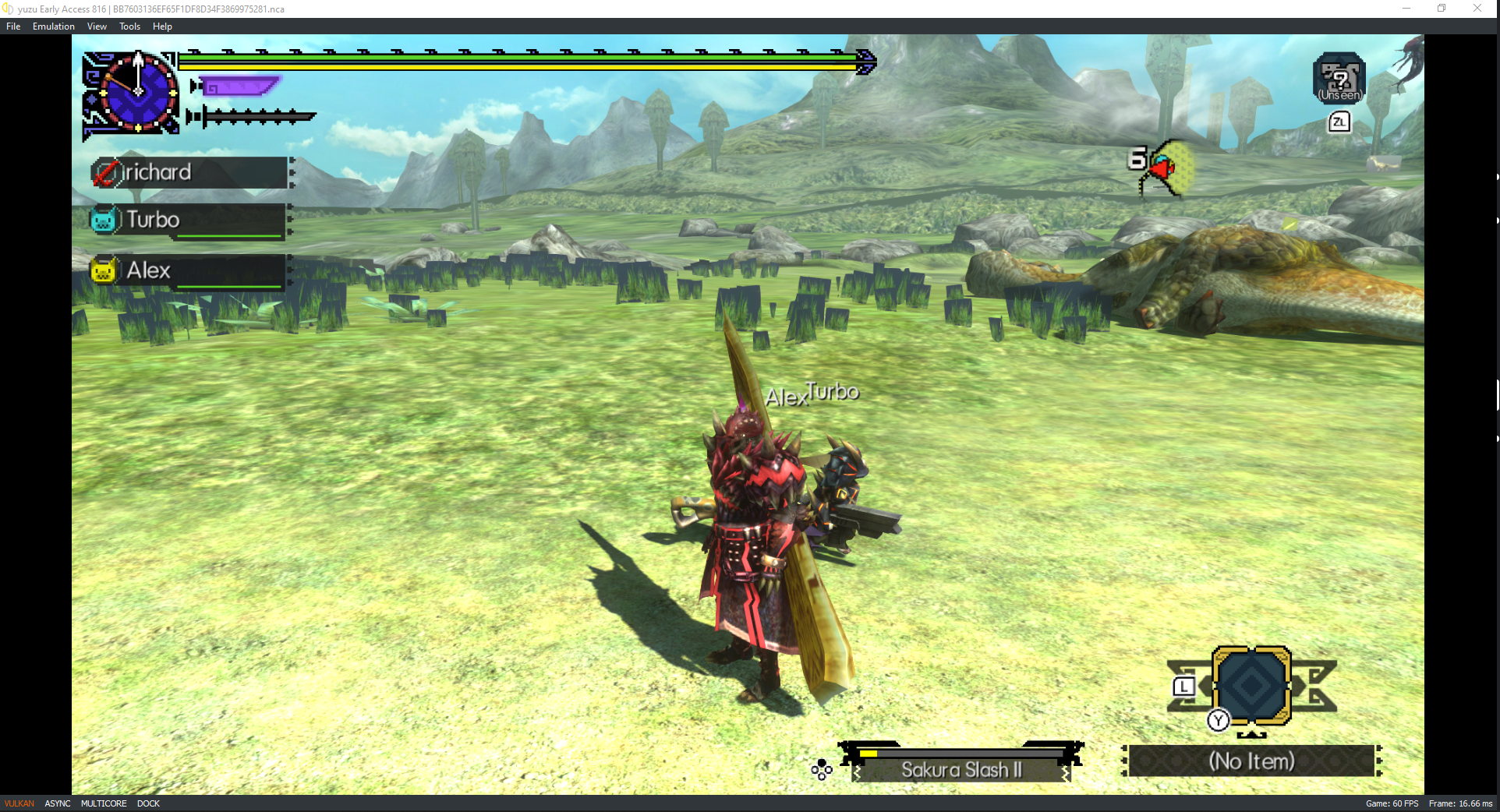Click the (No Item) label bar

(1251, 761)
